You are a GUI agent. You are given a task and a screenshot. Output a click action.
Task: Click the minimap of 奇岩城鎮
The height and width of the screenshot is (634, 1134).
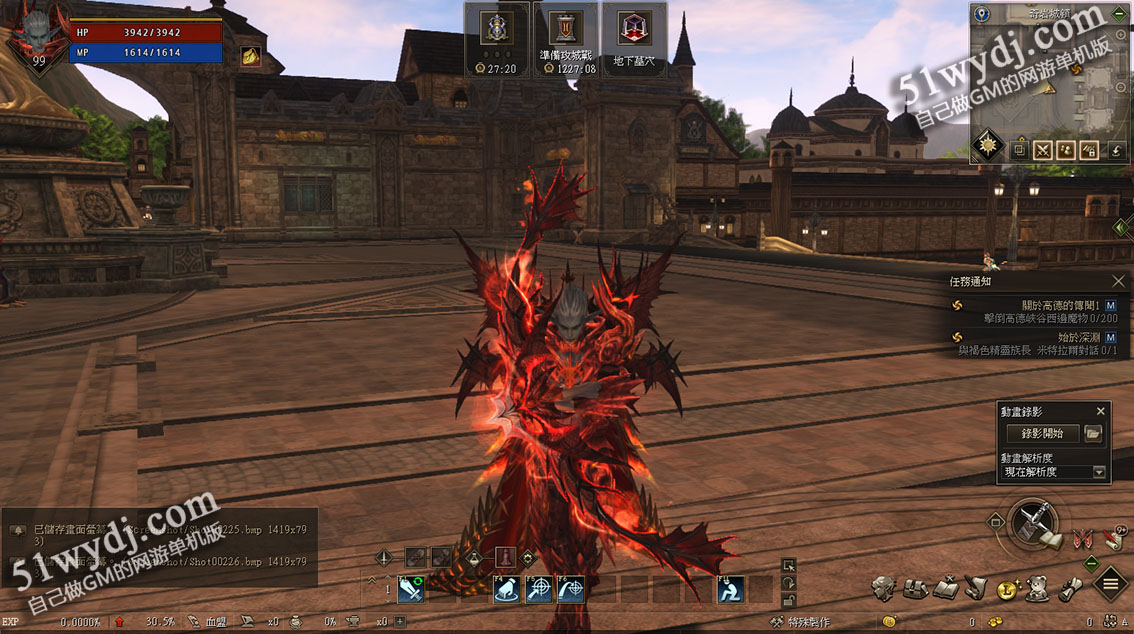coord(1050,80)
